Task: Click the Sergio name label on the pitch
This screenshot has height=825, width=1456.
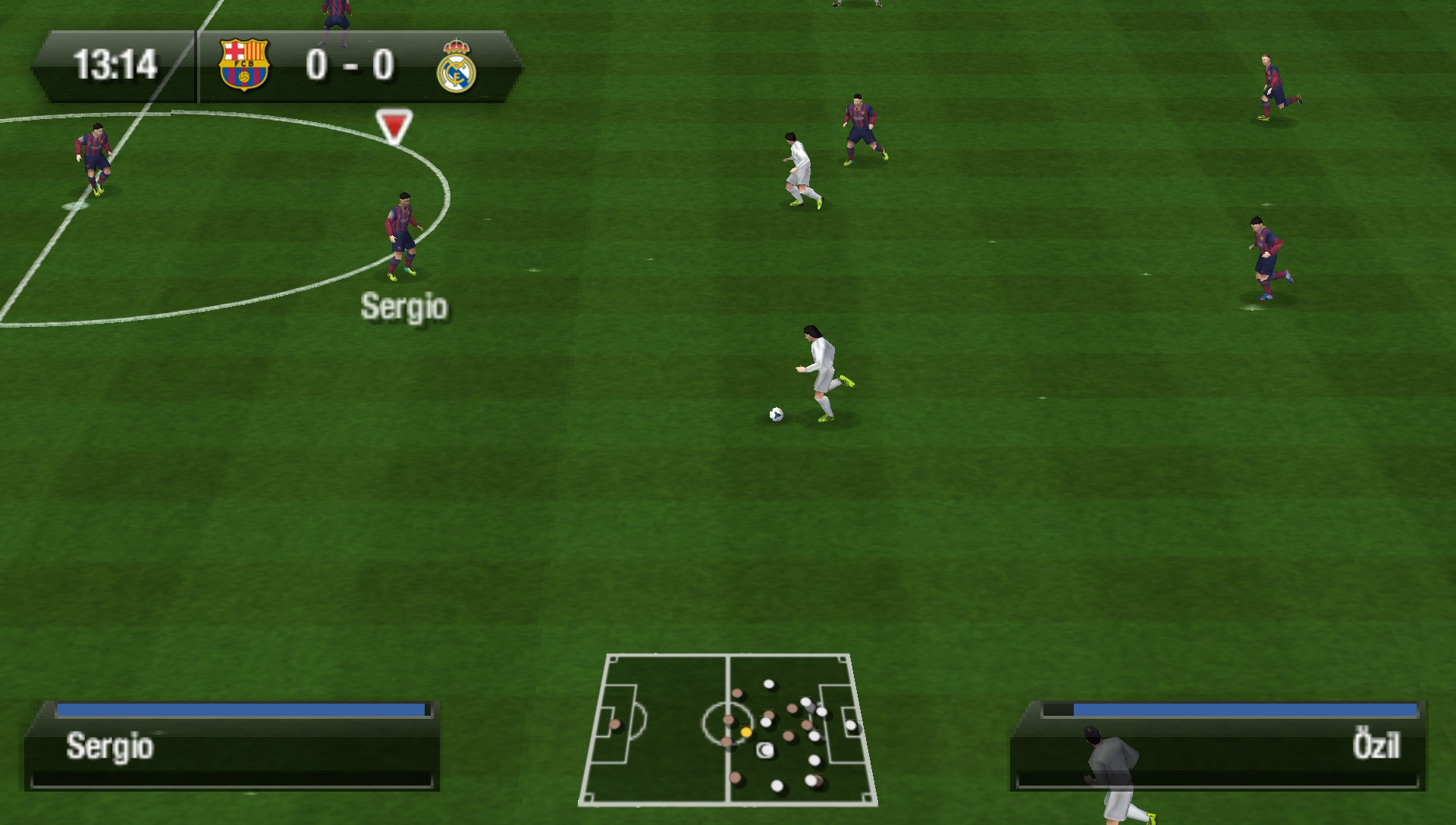Action: pos(404,306)
